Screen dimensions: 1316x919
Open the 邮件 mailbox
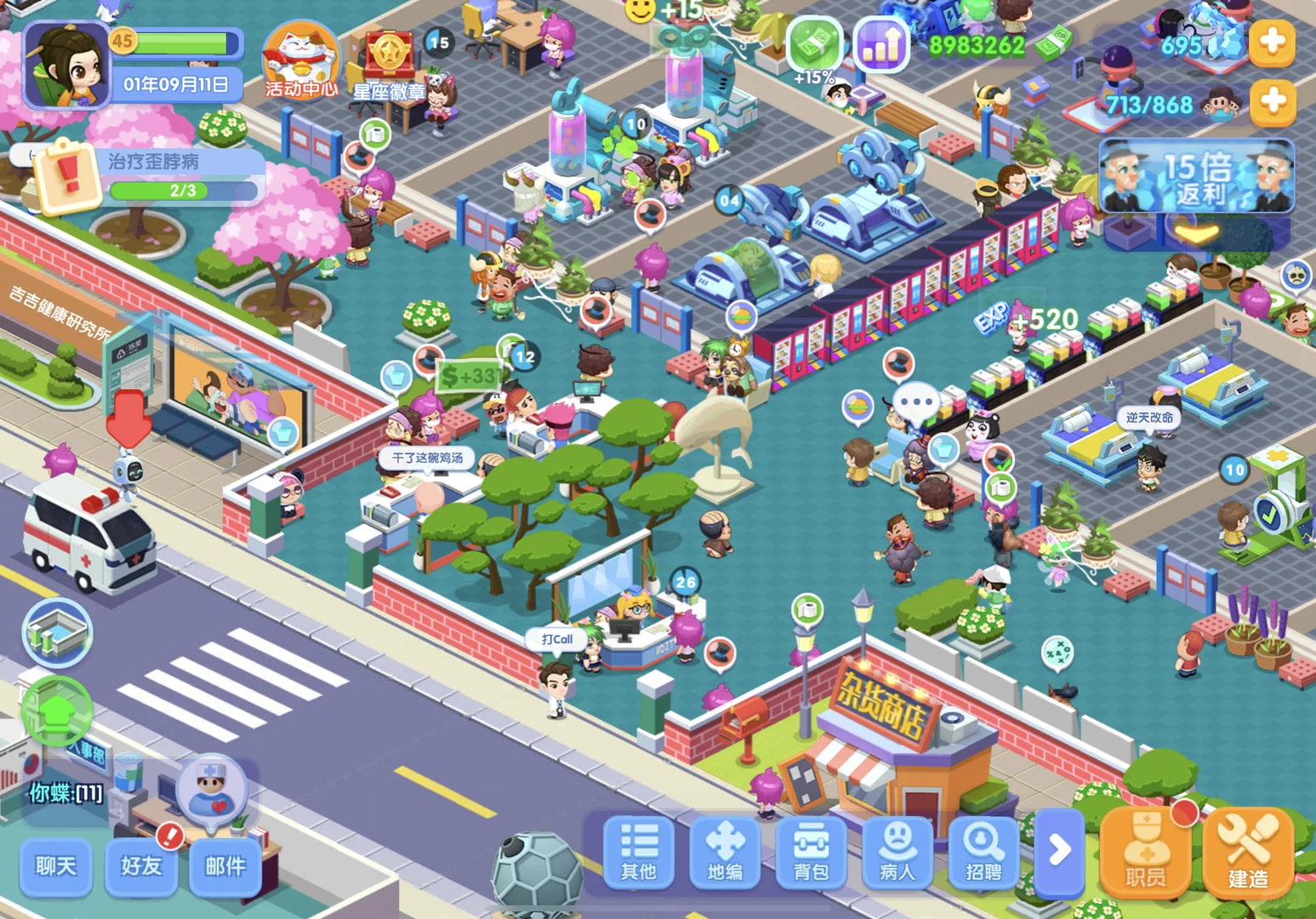225,866
